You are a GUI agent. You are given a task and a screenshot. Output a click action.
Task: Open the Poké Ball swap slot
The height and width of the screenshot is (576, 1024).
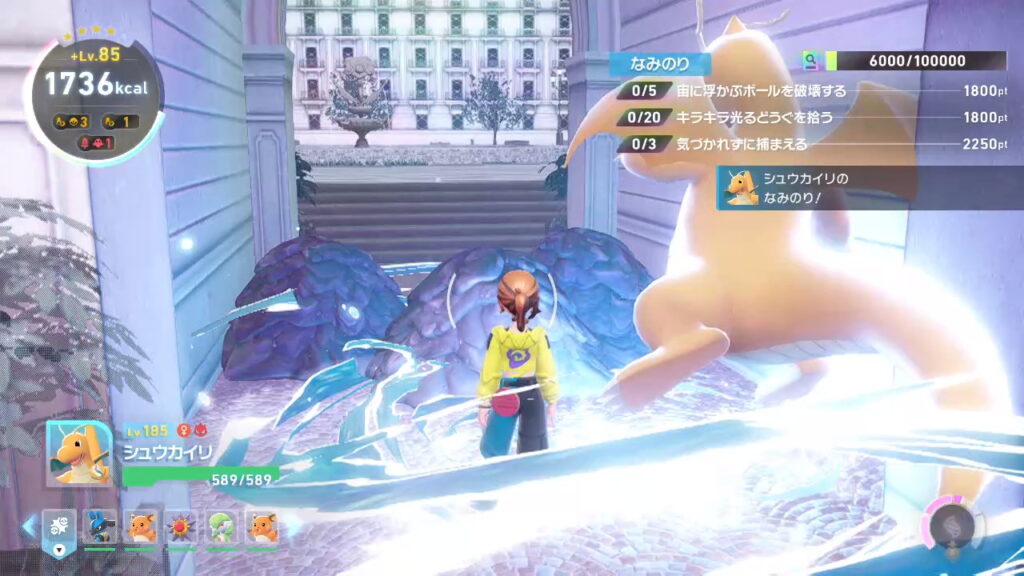click(60, 529)
